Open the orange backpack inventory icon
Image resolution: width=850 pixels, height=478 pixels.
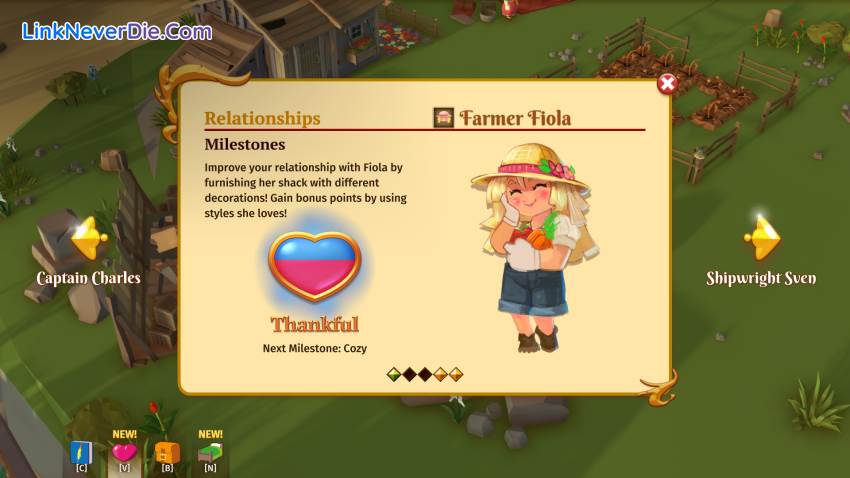pos(167,453)
